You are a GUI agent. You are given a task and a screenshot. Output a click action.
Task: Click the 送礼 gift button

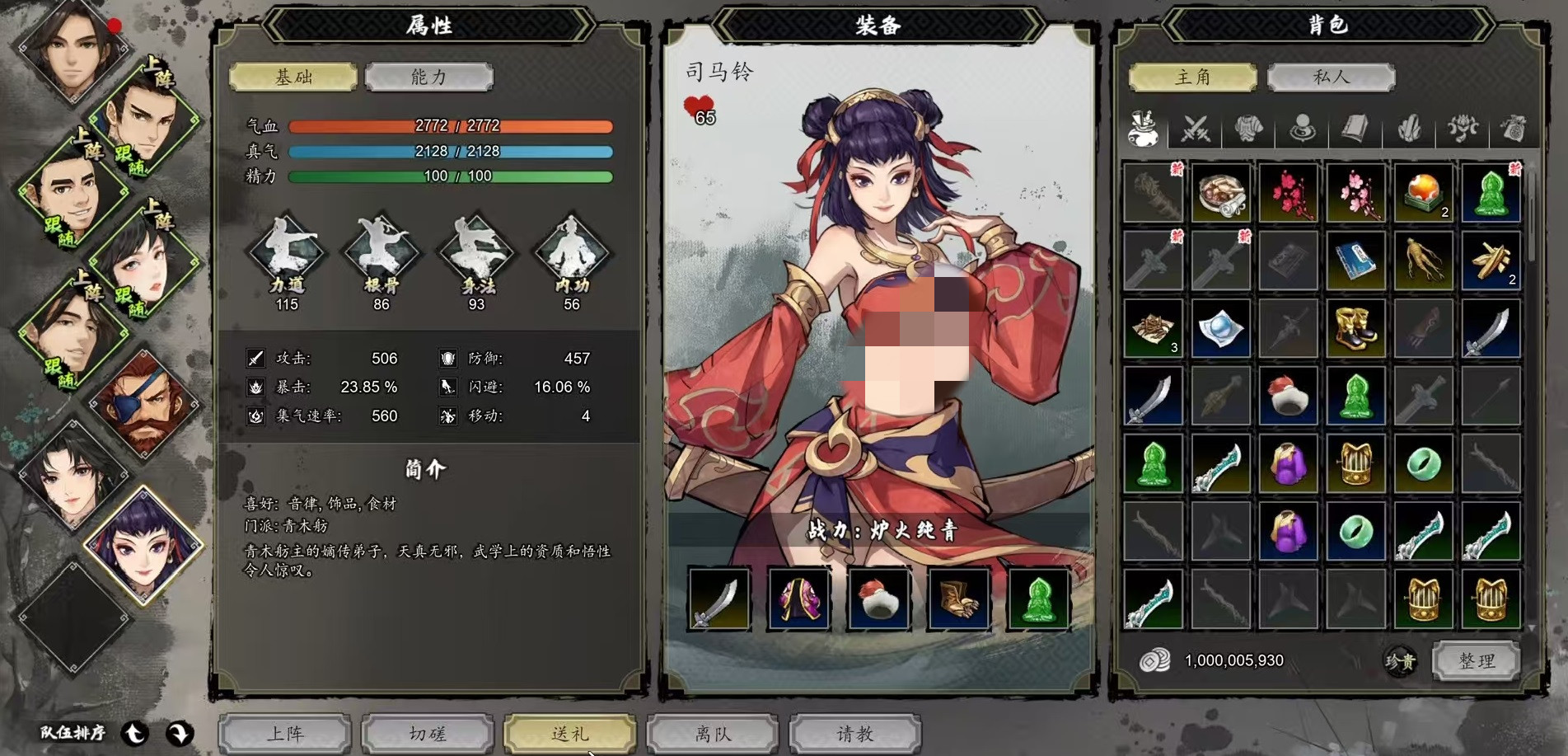(x=569, y=733)
